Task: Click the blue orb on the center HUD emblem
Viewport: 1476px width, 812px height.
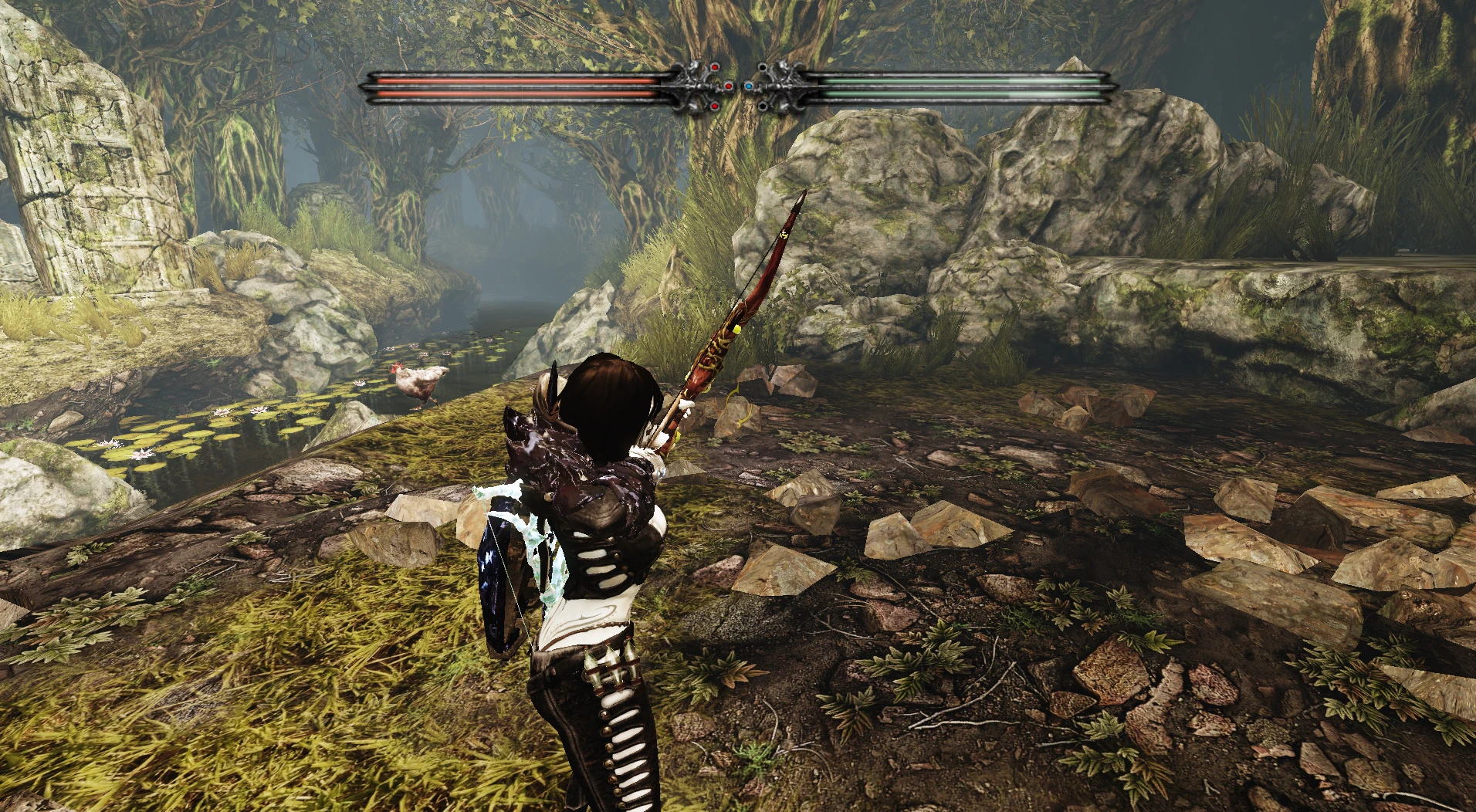Action: pyautogui.click(x=749, y=86)
